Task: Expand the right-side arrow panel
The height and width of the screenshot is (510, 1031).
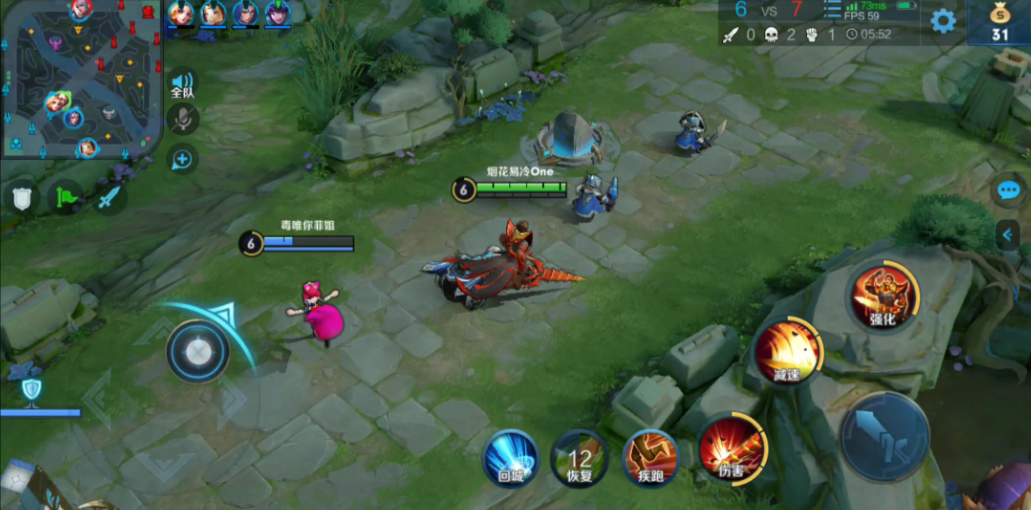Action: pos(1008,235)
